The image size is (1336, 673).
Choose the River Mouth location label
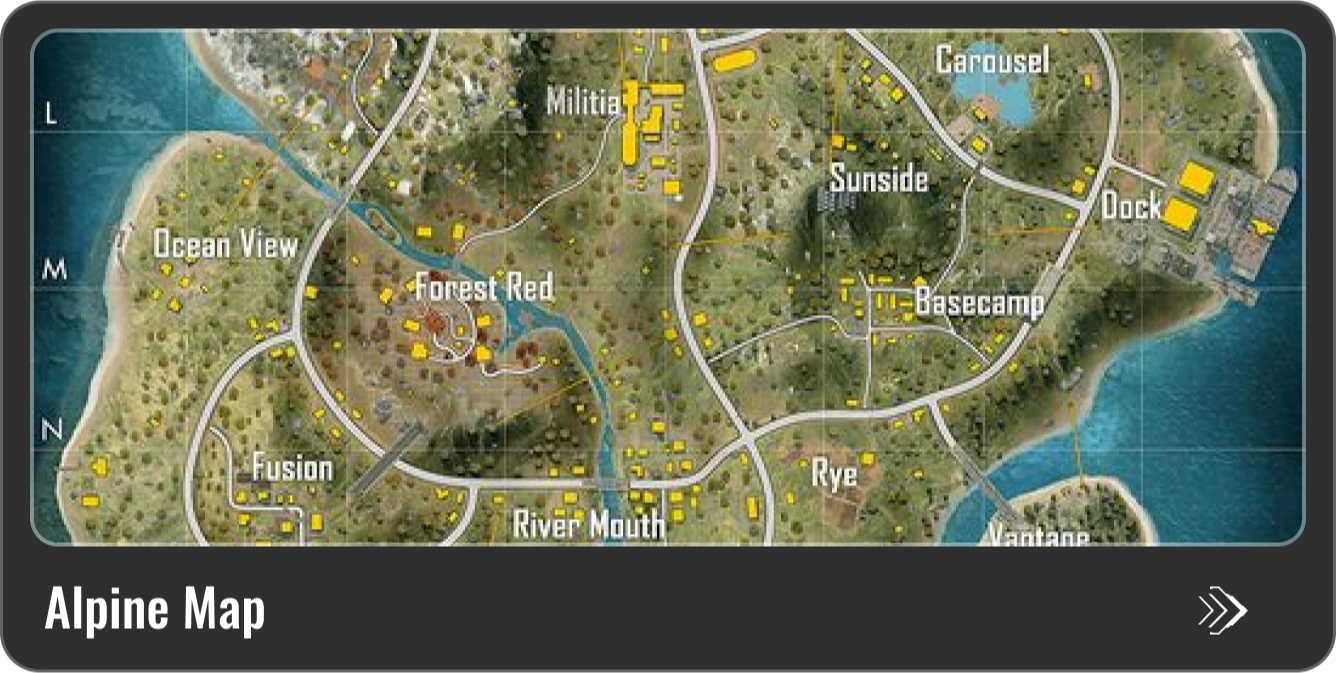coord(588,524)
